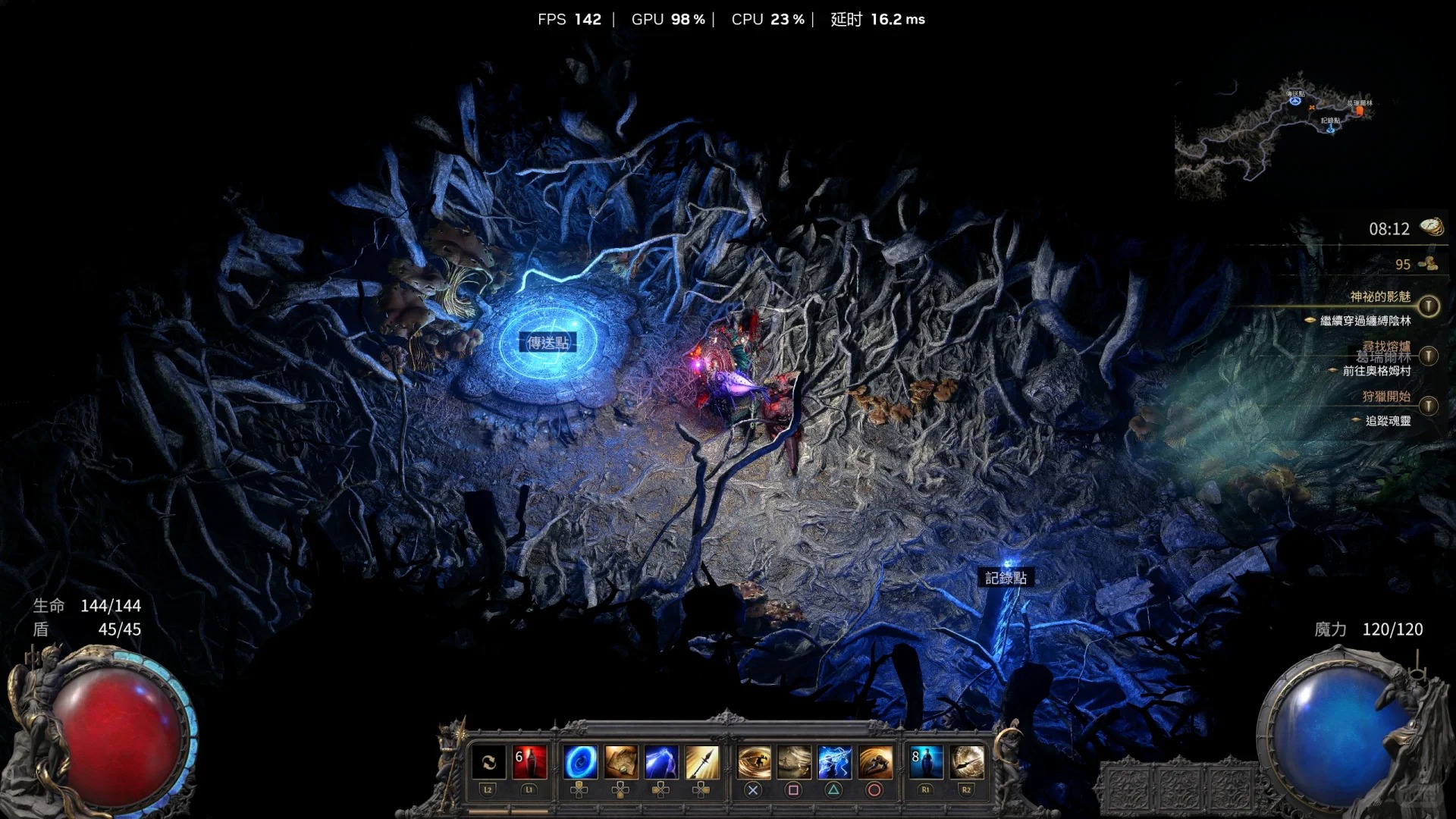Select the sandy whirling warrior skill
Screen dimensions: 1456x819
pyautogui.click(x=794, y=762)
